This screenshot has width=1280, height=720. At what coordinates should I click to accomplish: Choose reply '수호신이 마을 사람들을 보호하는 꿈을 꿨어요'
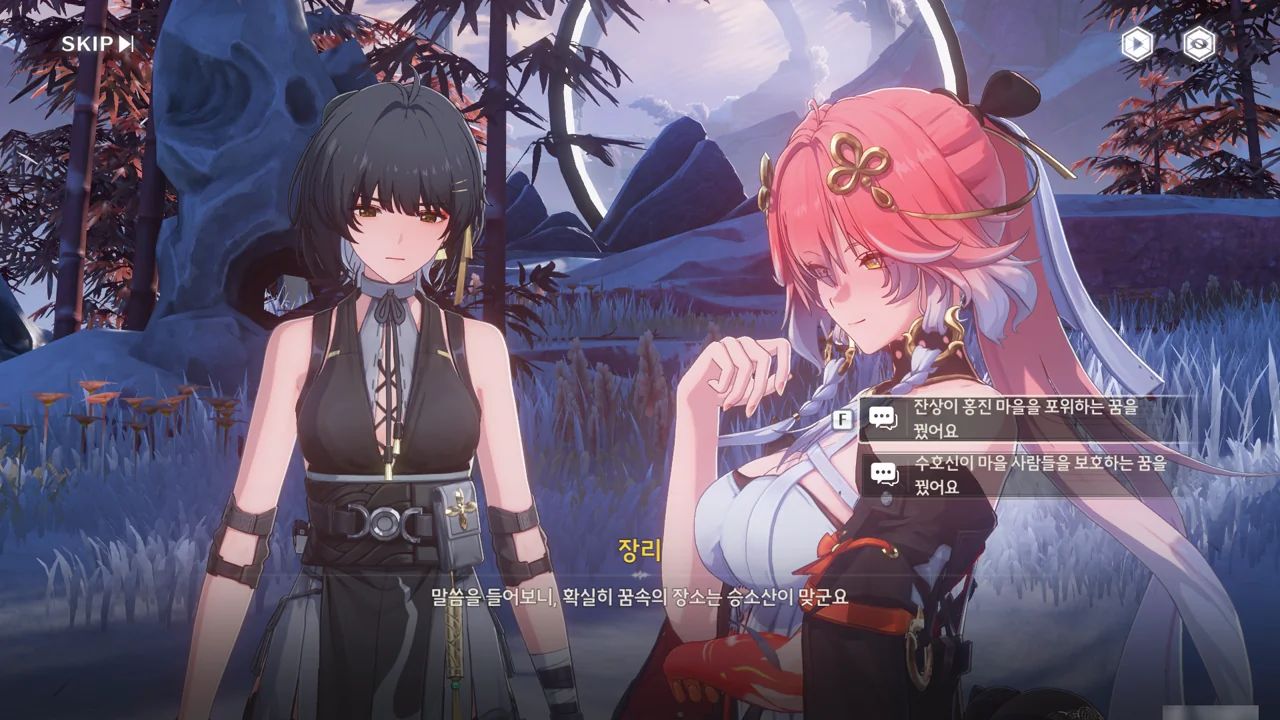point(1025,475)
